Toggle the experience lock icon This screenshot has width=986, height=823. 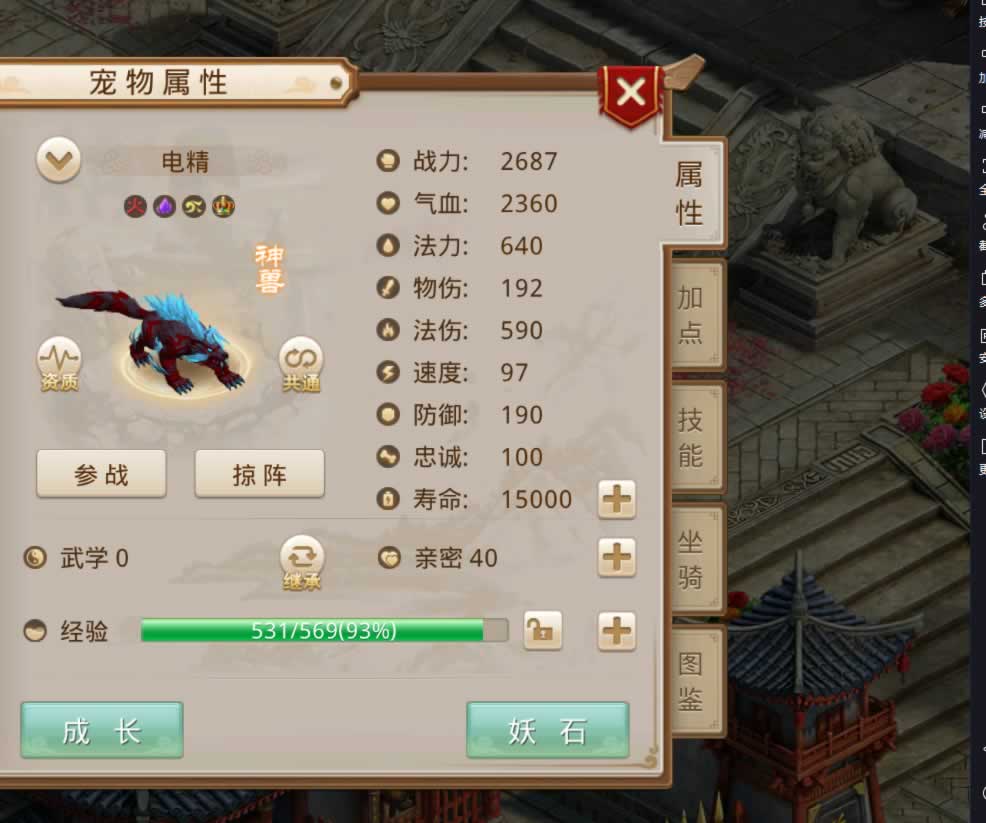(x=542, y=631)
